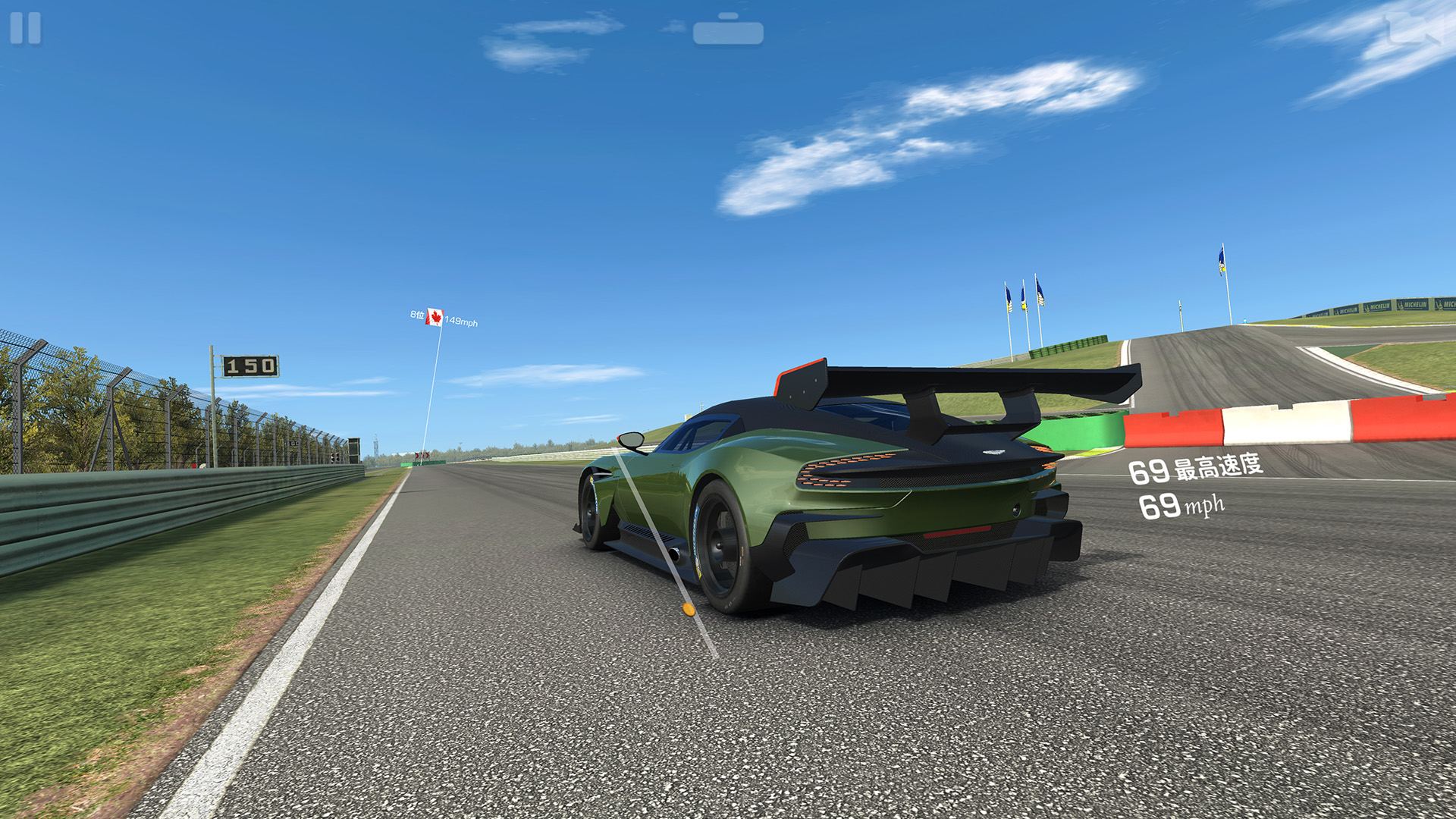Pause the race with the pause button
The image size is (1456, 819).
25,28
